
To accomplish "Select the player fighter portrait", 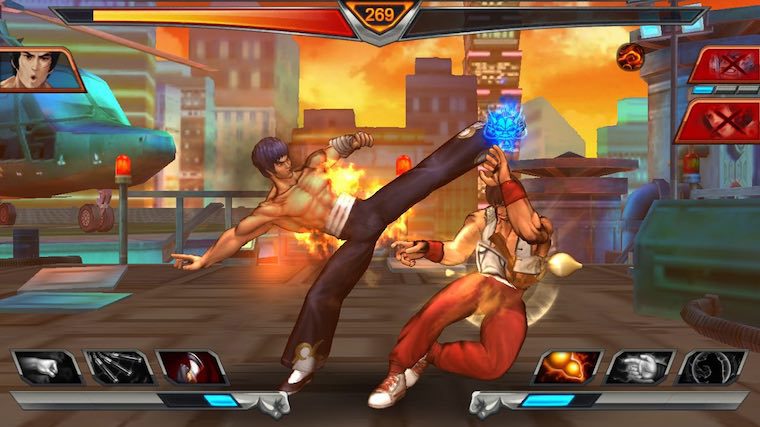I will point(40,69).
